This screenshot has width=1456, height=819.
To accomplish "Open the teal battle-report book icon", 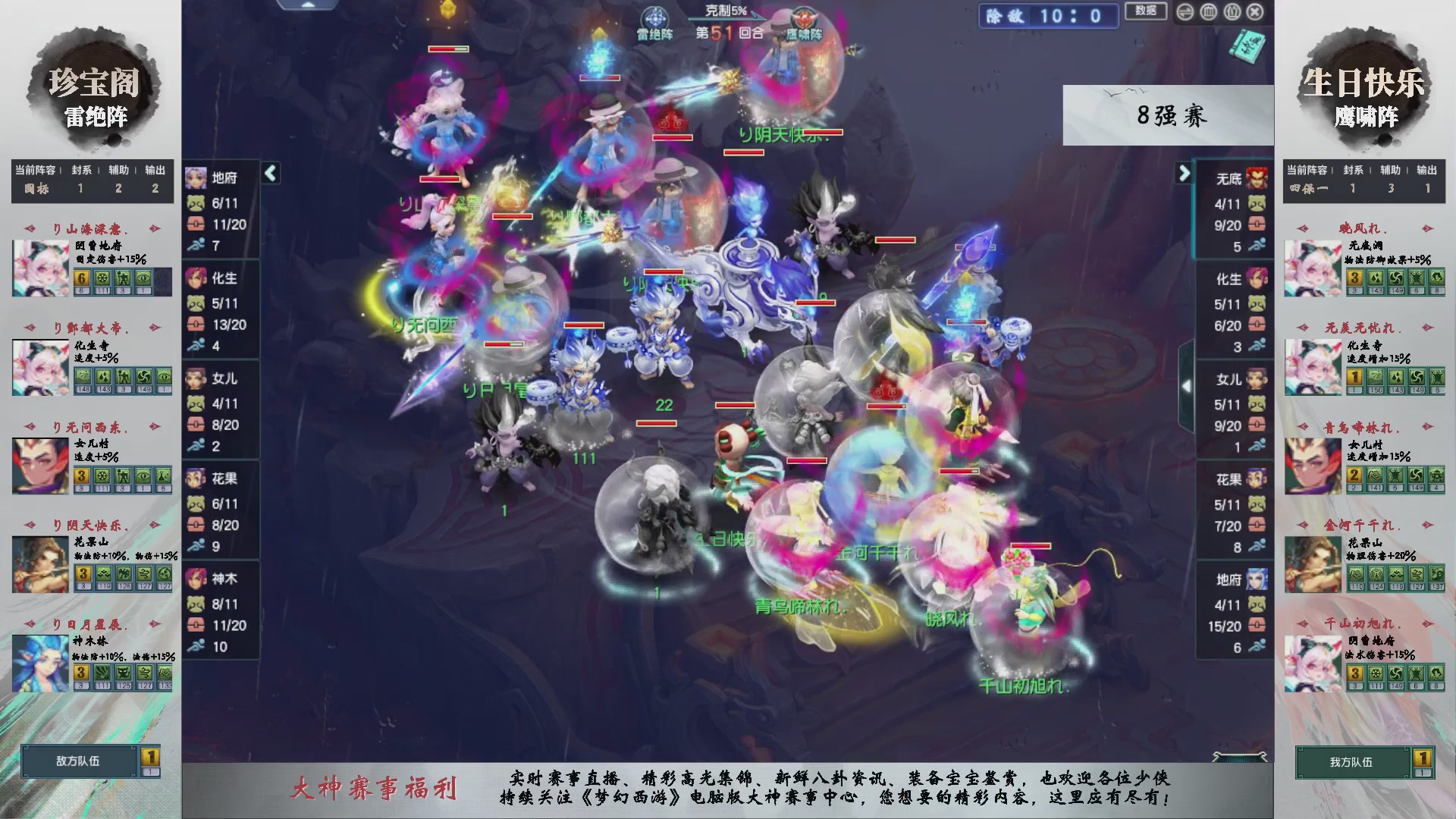I will point(1247,47).
